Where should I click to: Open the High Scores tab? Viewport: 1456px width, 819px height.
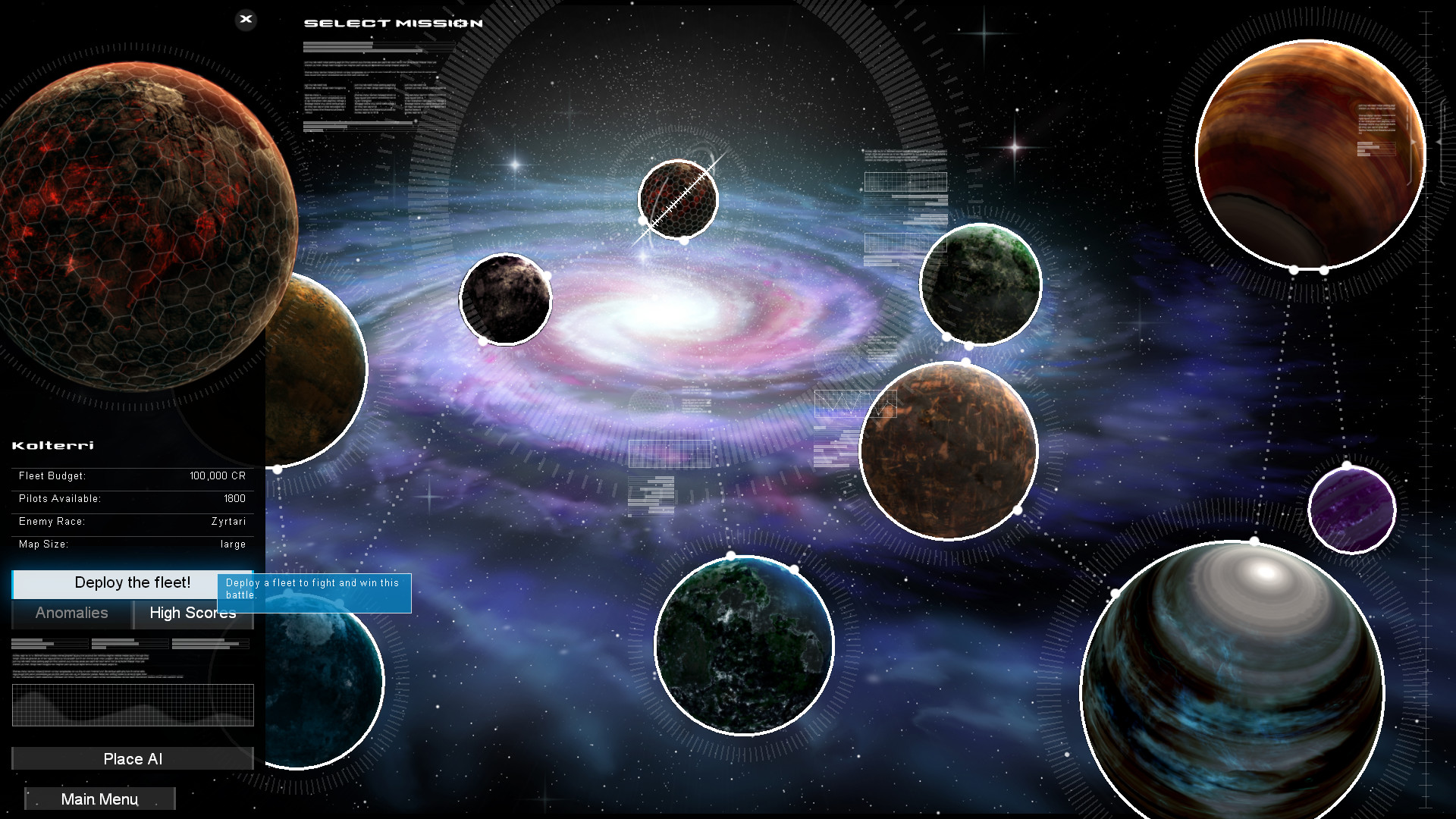[193, 613]
